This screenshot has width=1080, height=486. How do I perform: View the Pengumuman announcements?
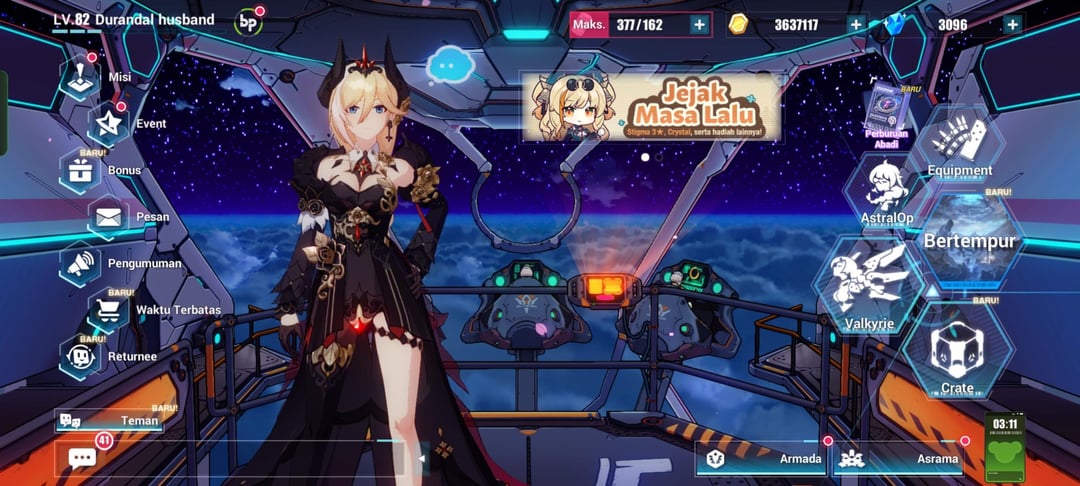pyautogui.click(x=83, y=263)
